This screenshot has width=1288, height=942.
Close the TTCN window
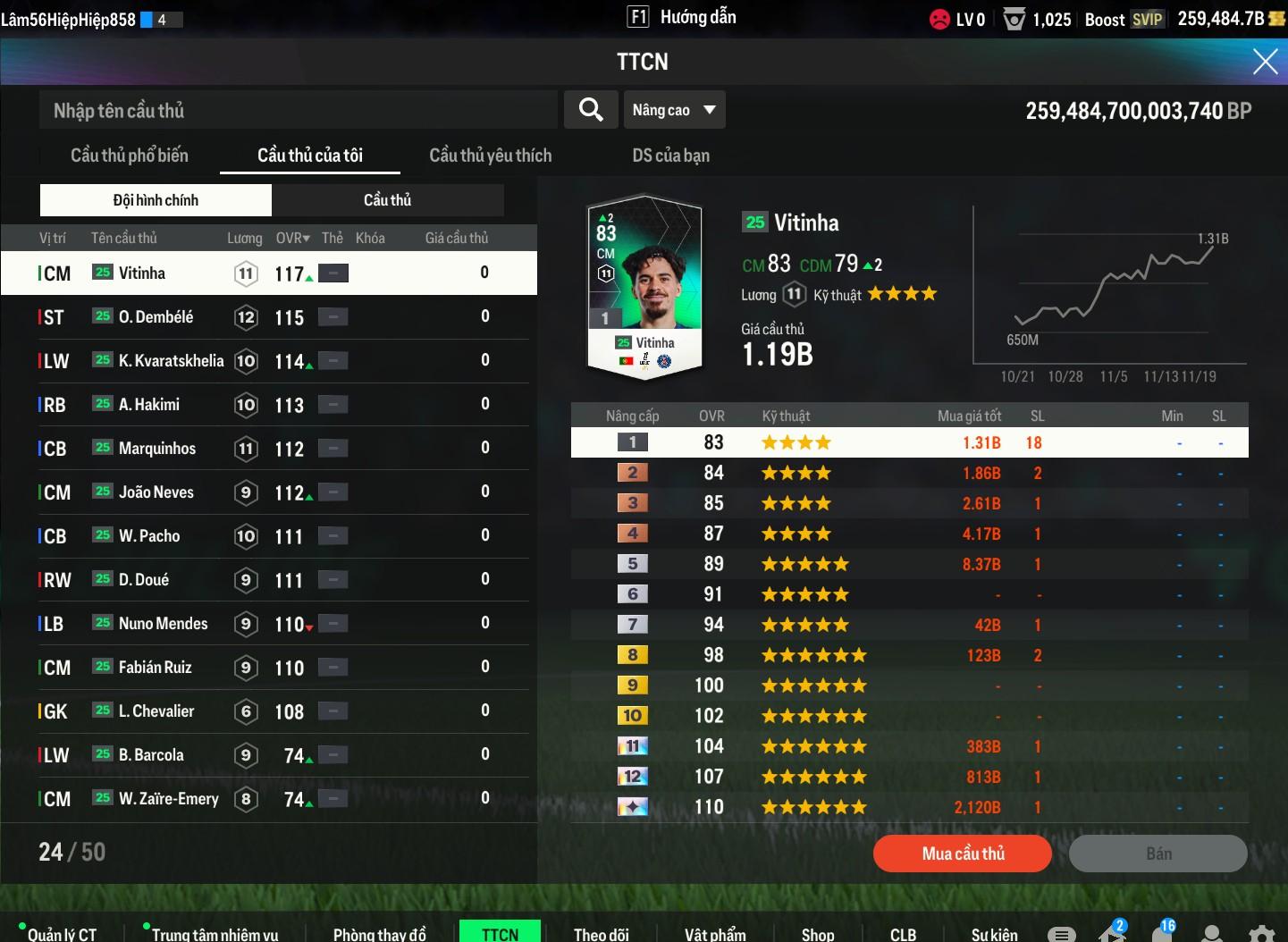coord(1265,62)
